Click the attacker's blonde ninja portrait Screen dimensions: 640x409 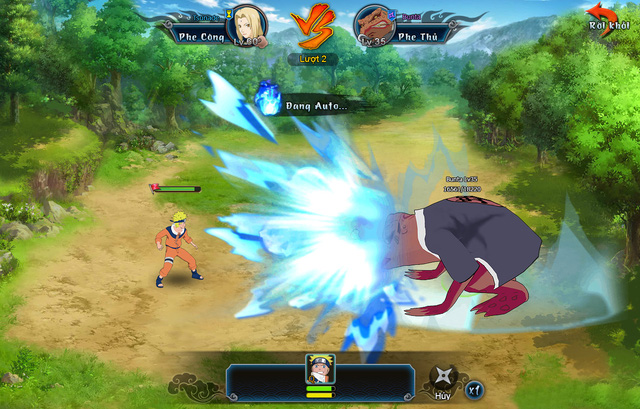point(246,24)
